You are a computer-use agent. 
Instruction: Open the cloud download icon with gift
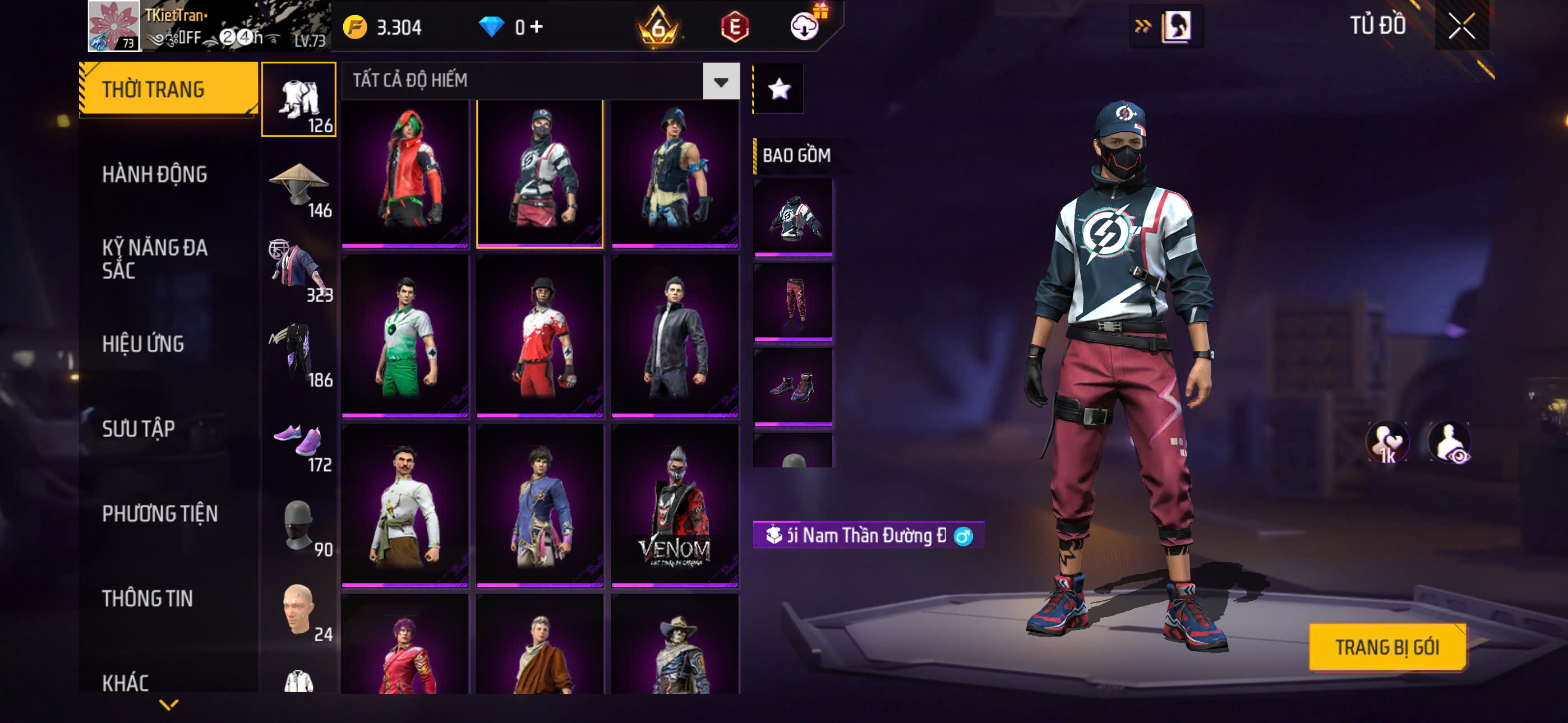(x=805, y=26)
